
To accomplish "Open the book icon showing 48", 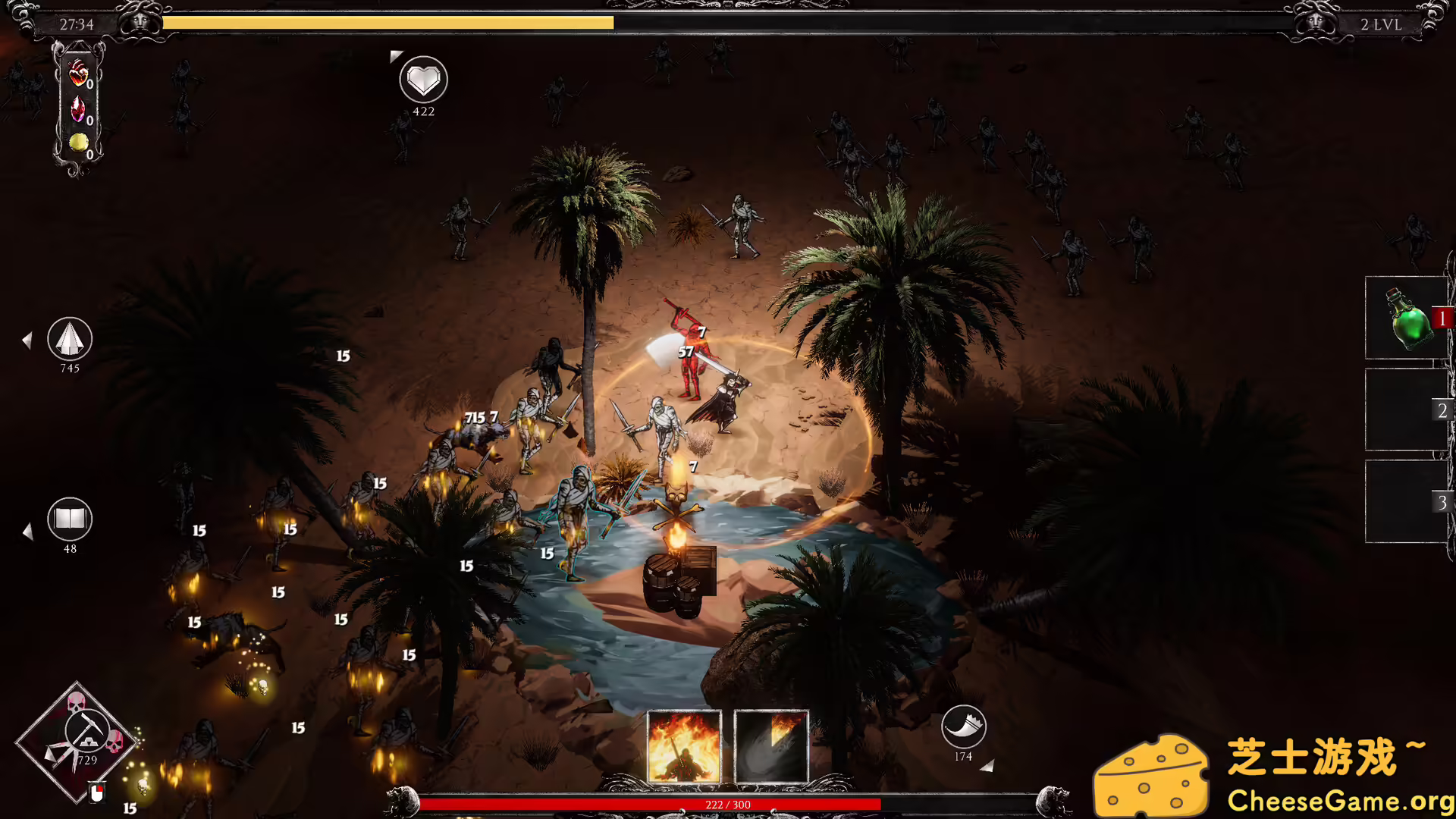I will pyautogui.click(x=70, y=519).
